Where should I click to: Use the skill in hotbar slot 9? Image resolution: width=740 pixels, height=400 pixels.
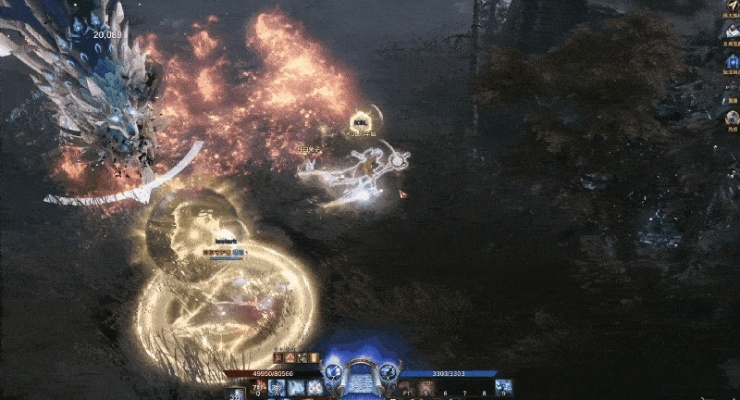504,386
